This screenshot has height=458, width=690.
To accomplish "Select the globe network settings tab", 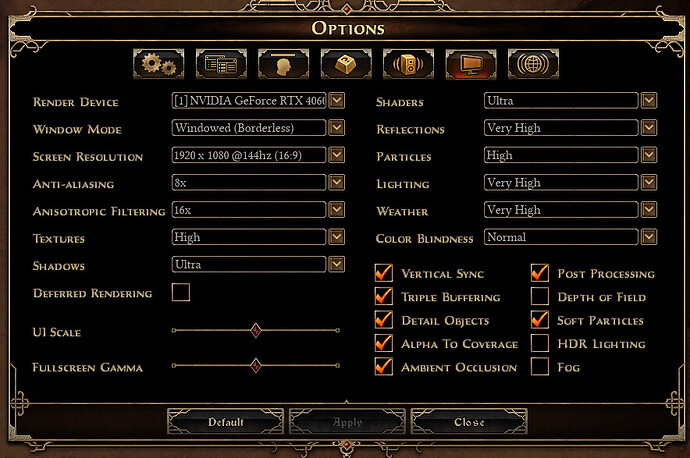I will click(533, 64).
